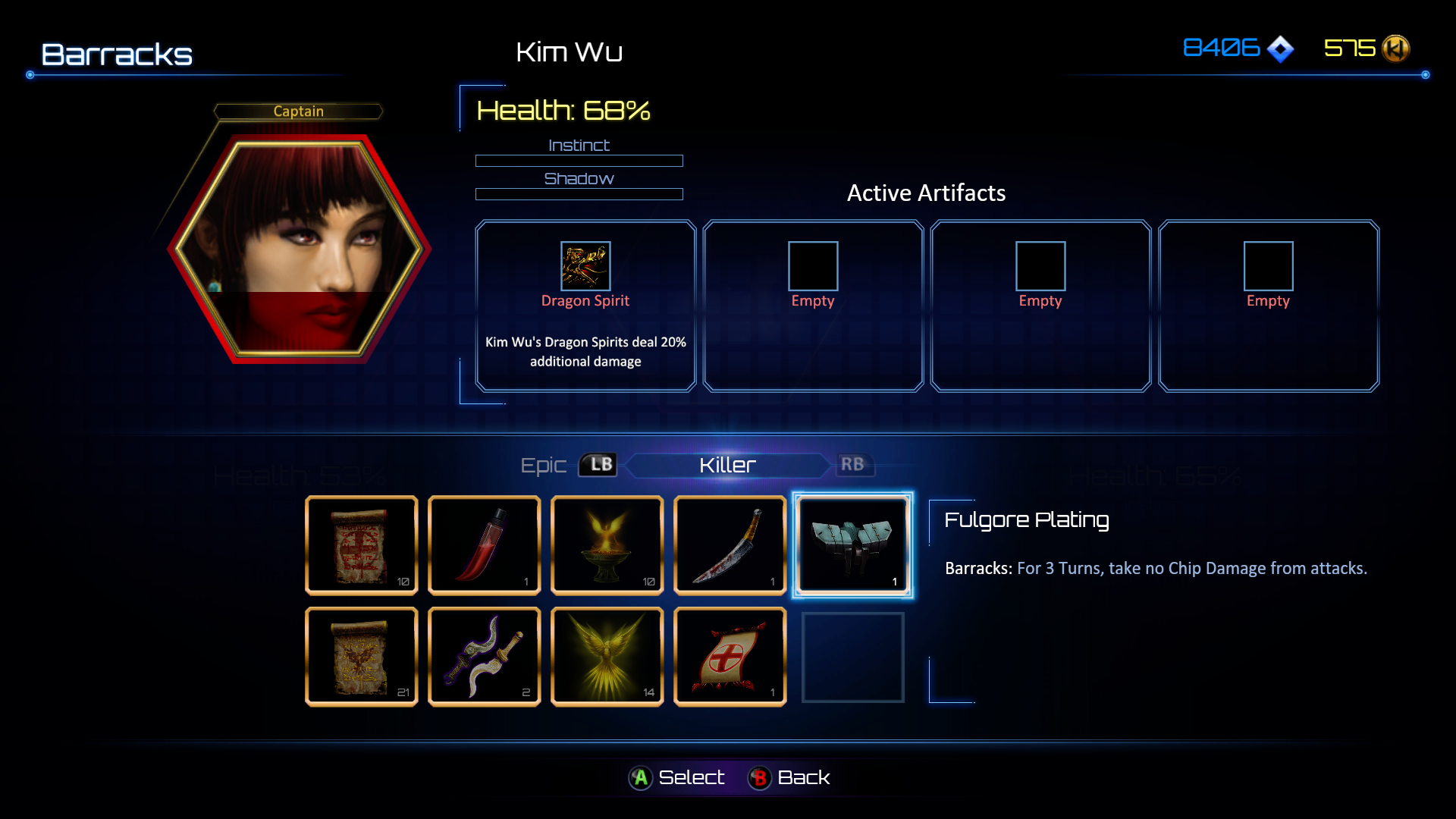Switch to the Epic artifact tab
This screenshot has width=1456, height=819.
pos(544,465)
